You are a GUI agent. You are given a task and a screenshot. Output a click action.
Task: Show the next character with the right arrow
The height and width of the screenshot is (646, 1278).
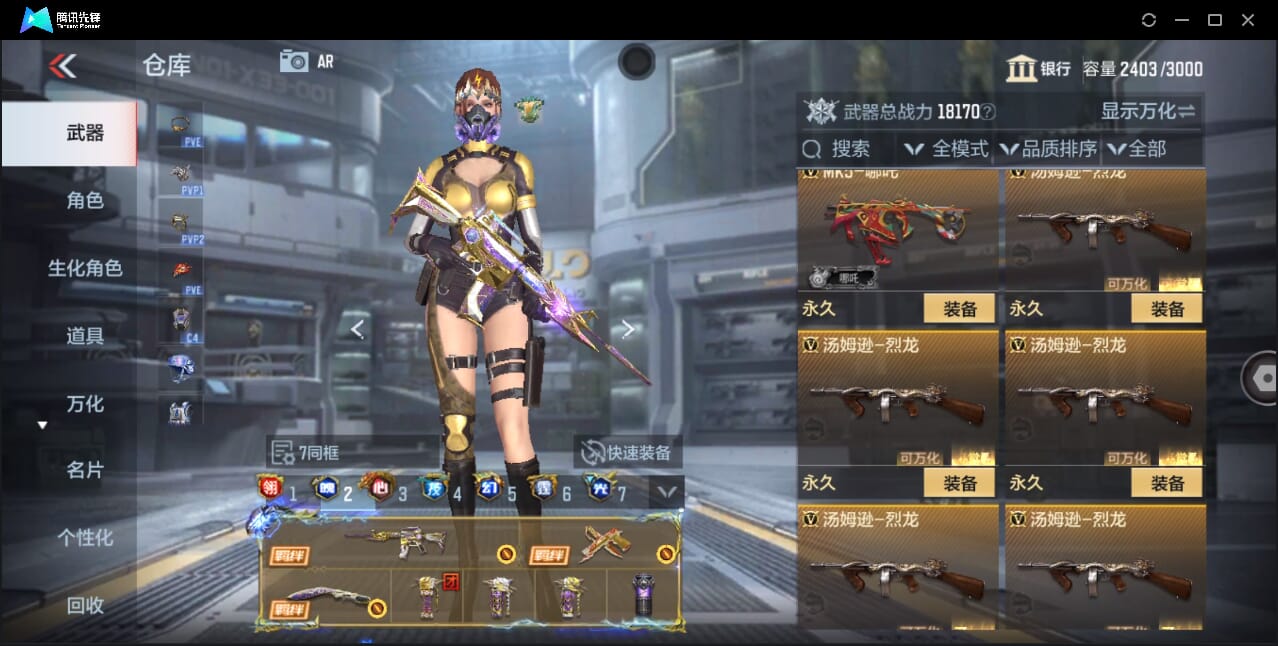(627, 329)
